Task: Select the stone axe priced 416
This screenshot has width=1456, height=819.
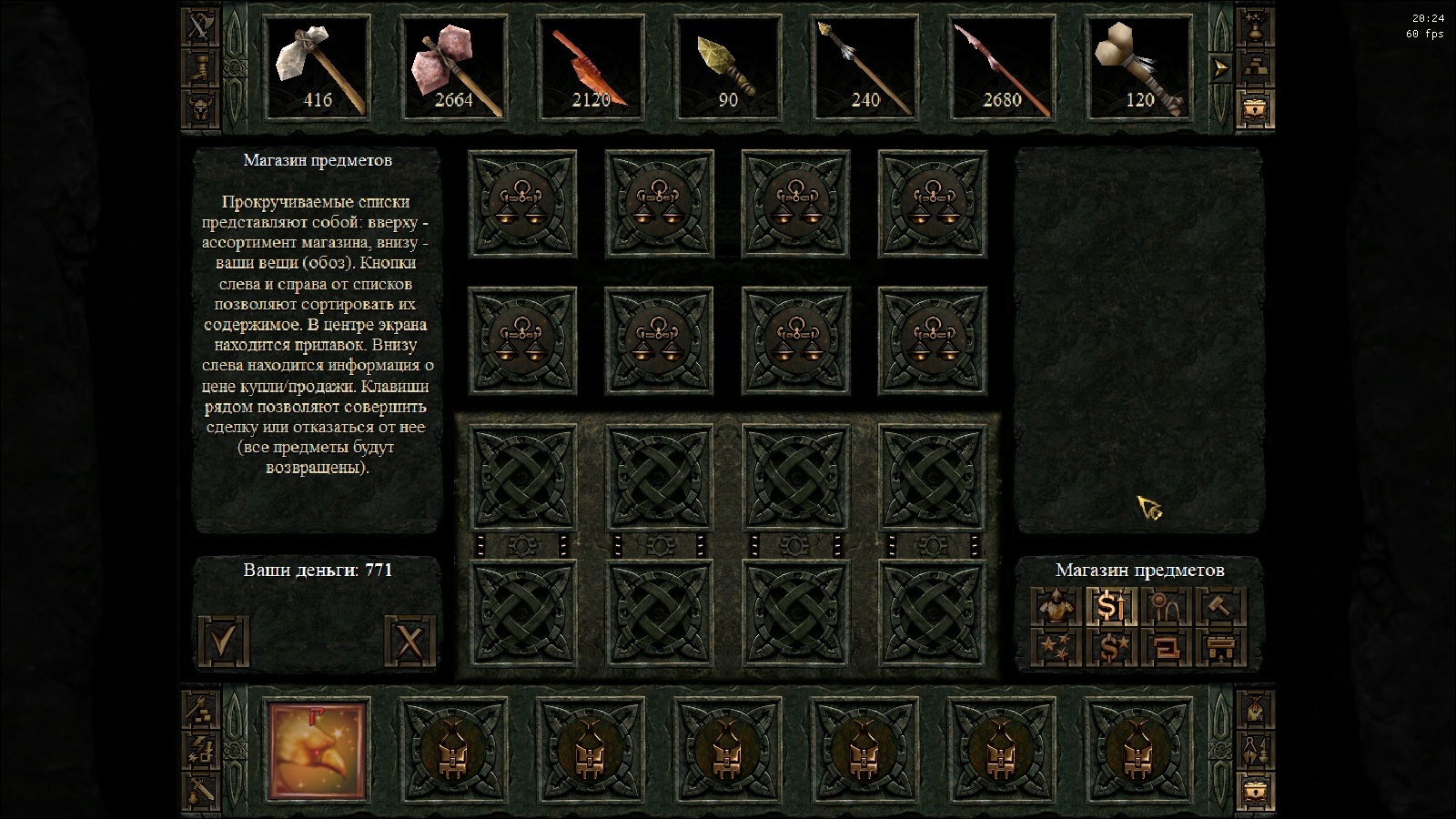Action: pyautogui.click(x=317, y=68)
